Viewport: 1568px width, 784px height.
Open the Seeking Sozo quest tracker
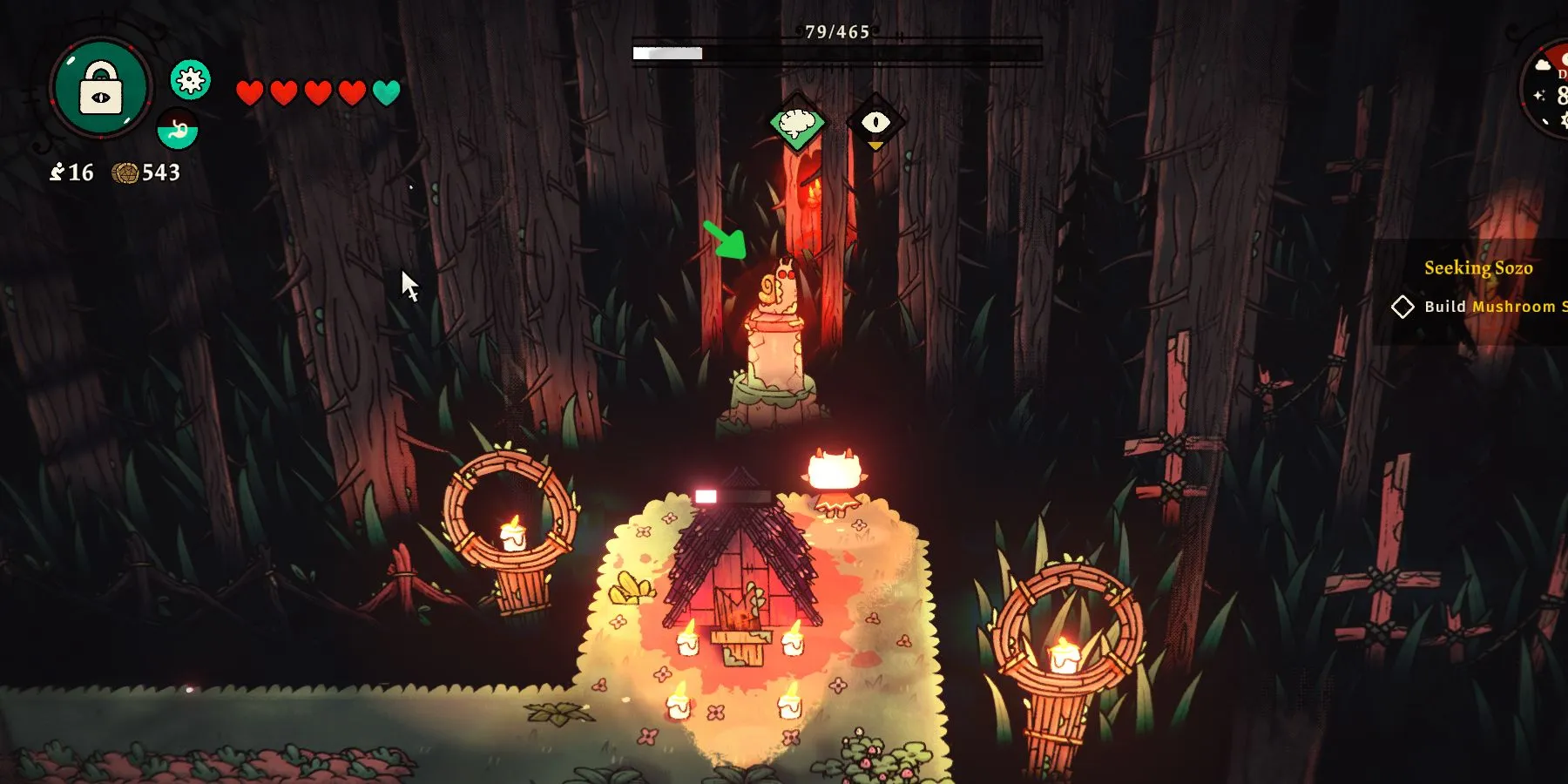[1478, 268]
